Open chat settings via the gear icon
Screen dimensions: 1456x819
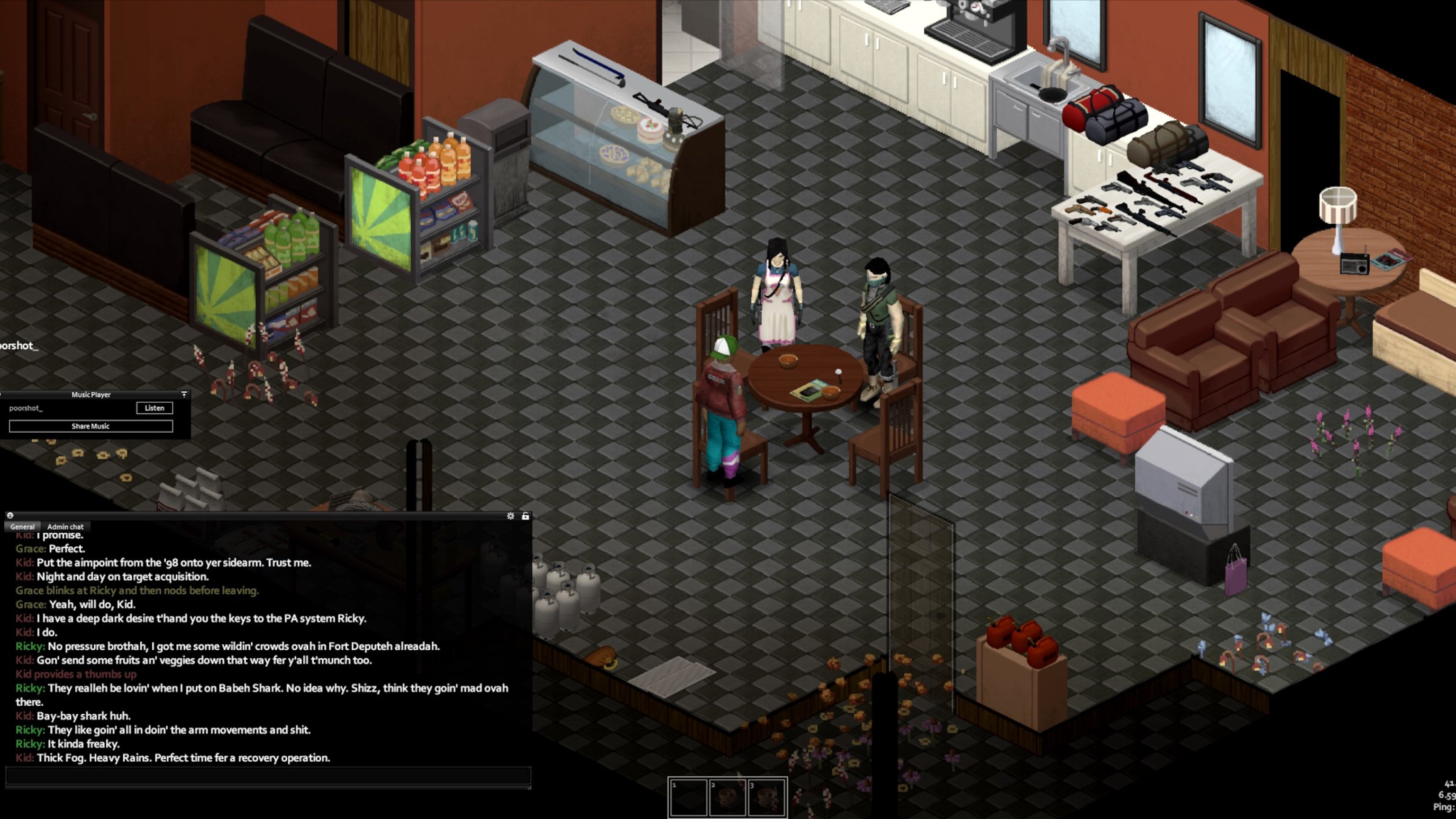[510, 516]
